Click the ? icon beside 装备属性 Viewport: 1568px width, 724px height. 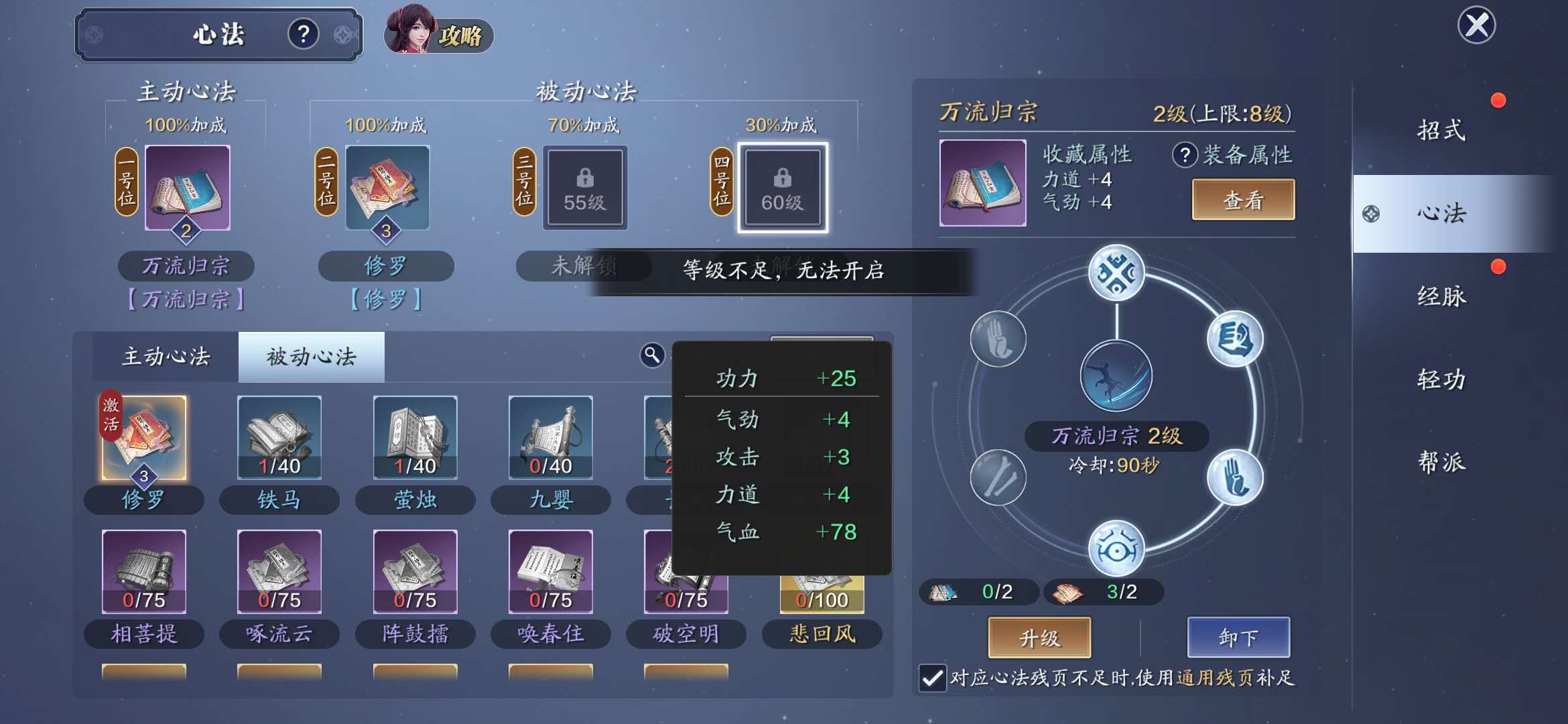tap(1185, 154)
